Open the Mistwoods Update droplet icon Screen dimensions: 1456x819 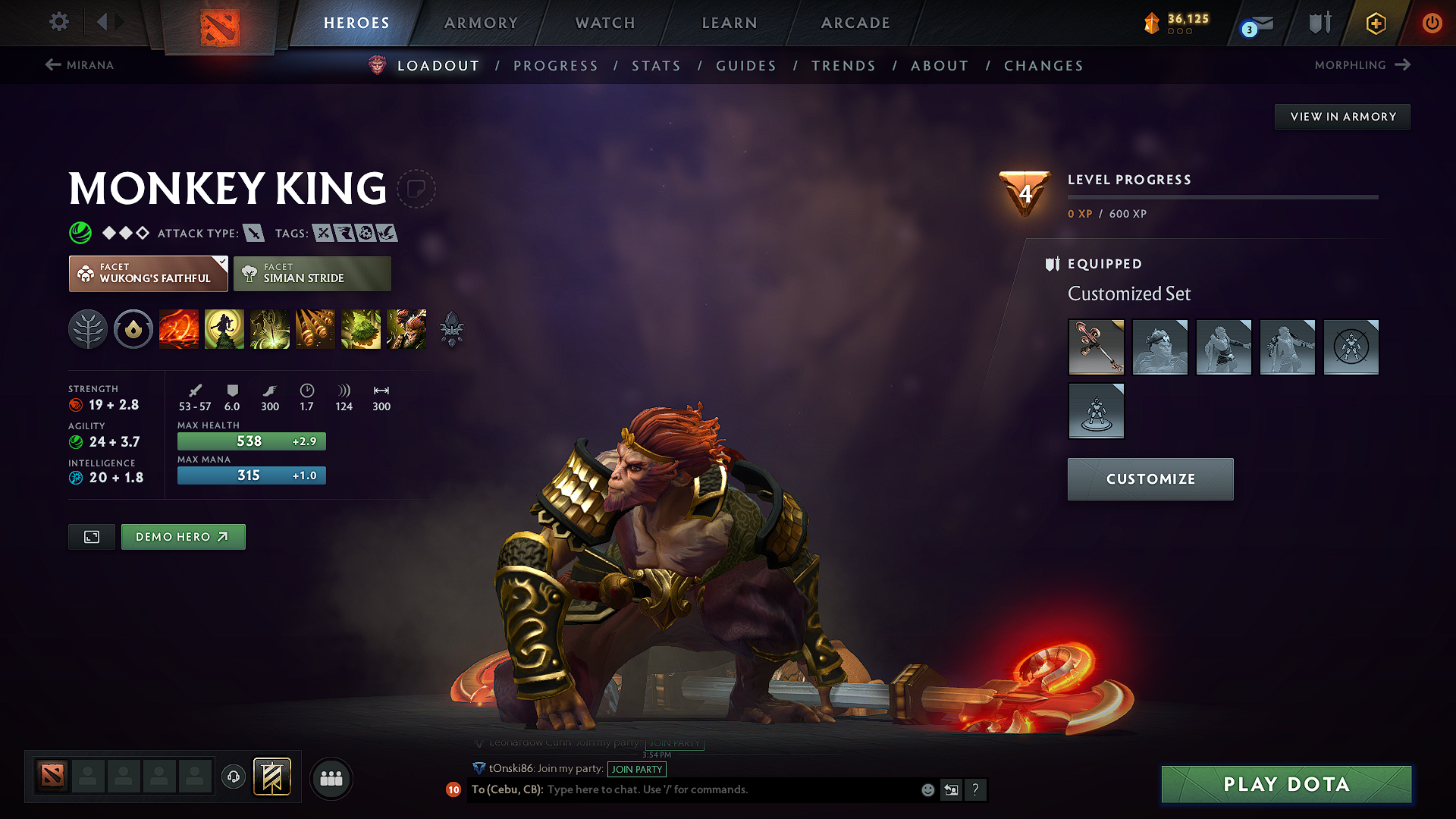[133, 329]
